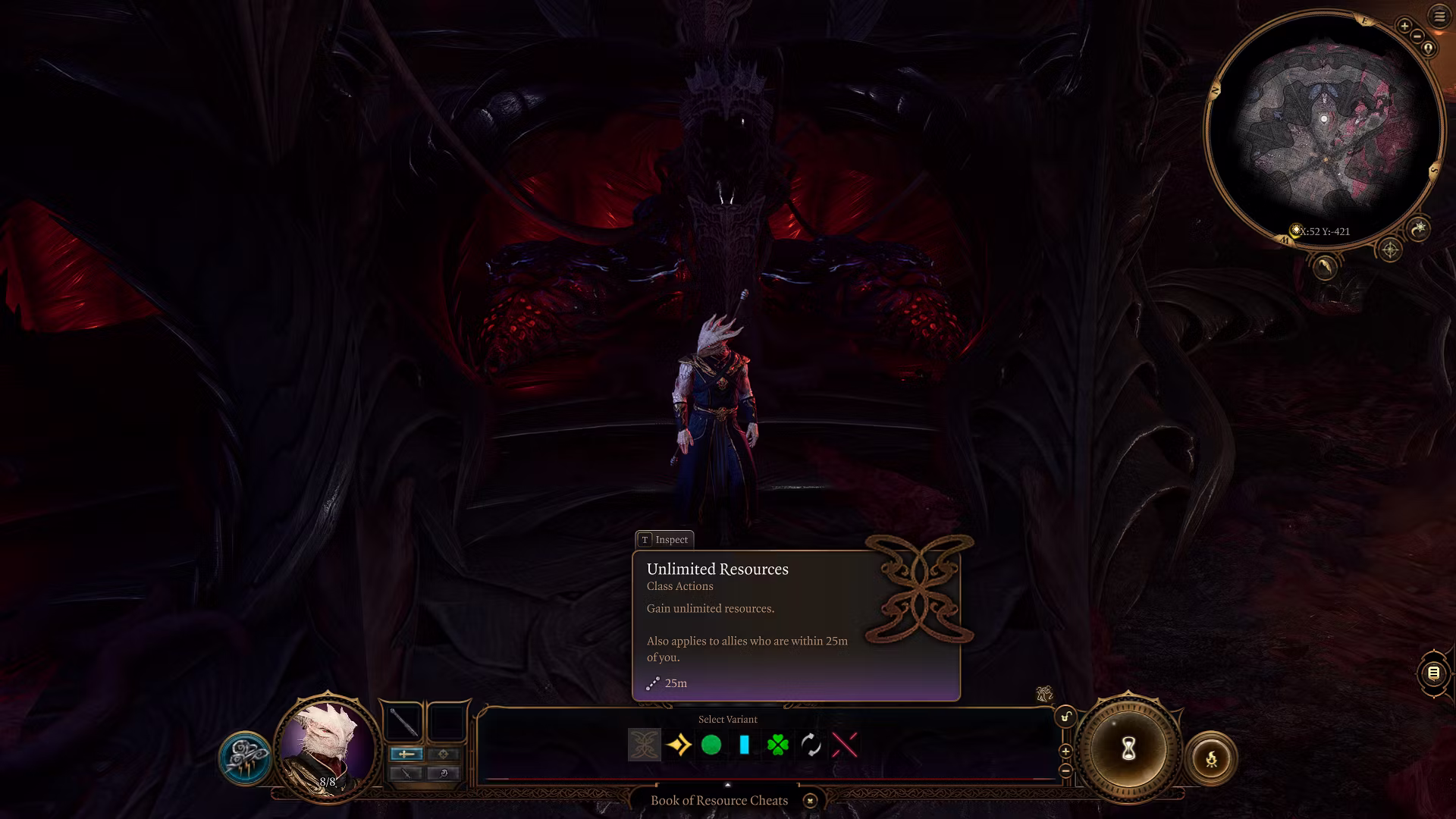Select the cyan rectangle variant

pos(744,745)
